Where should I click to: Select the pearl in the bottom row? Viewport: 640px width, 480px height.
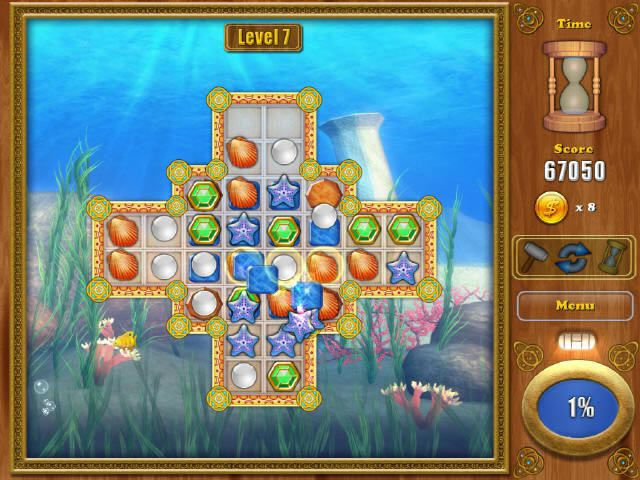[244, 377]
